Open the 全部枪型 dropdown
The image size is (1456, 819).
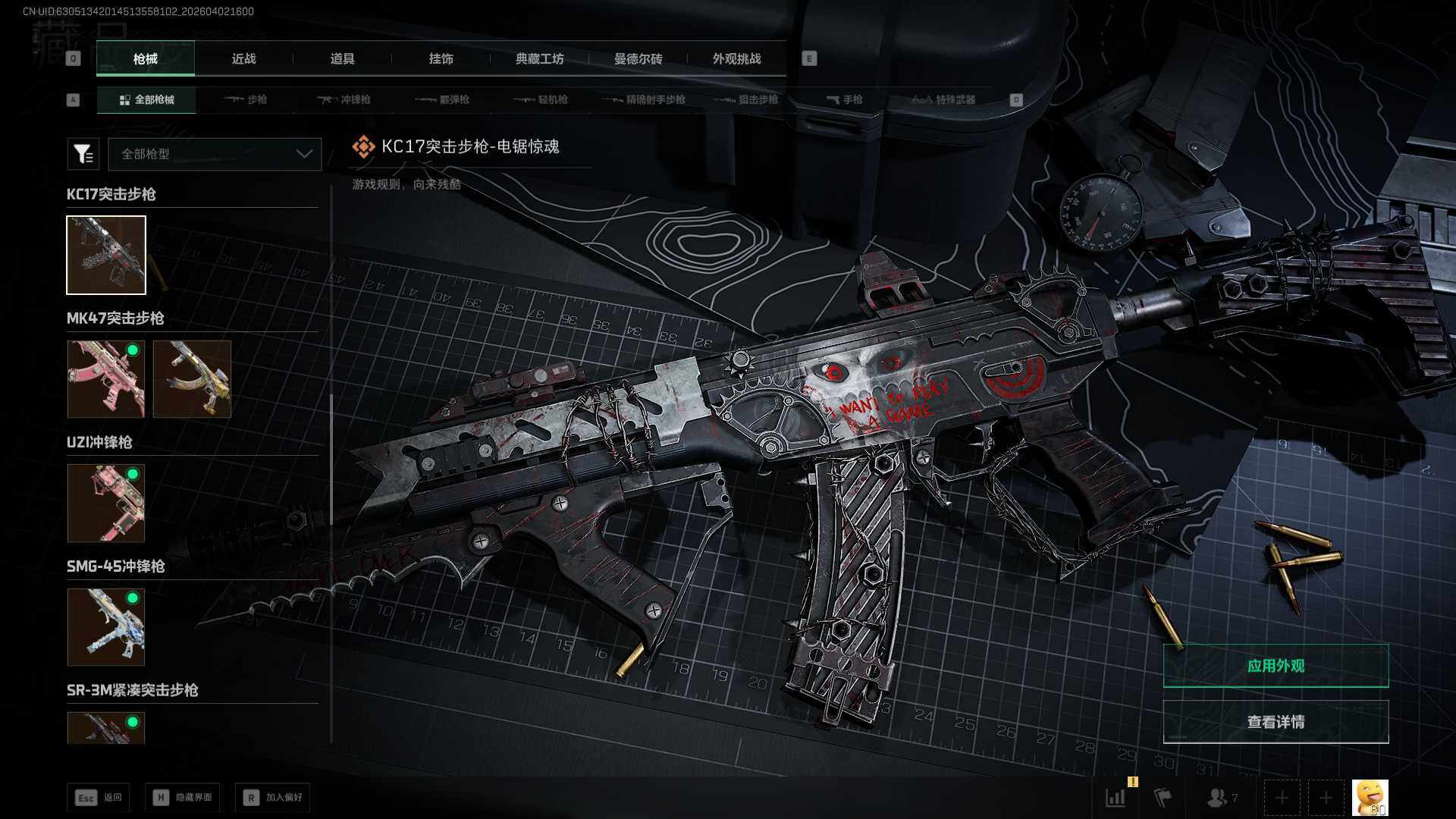click(215, 154)
